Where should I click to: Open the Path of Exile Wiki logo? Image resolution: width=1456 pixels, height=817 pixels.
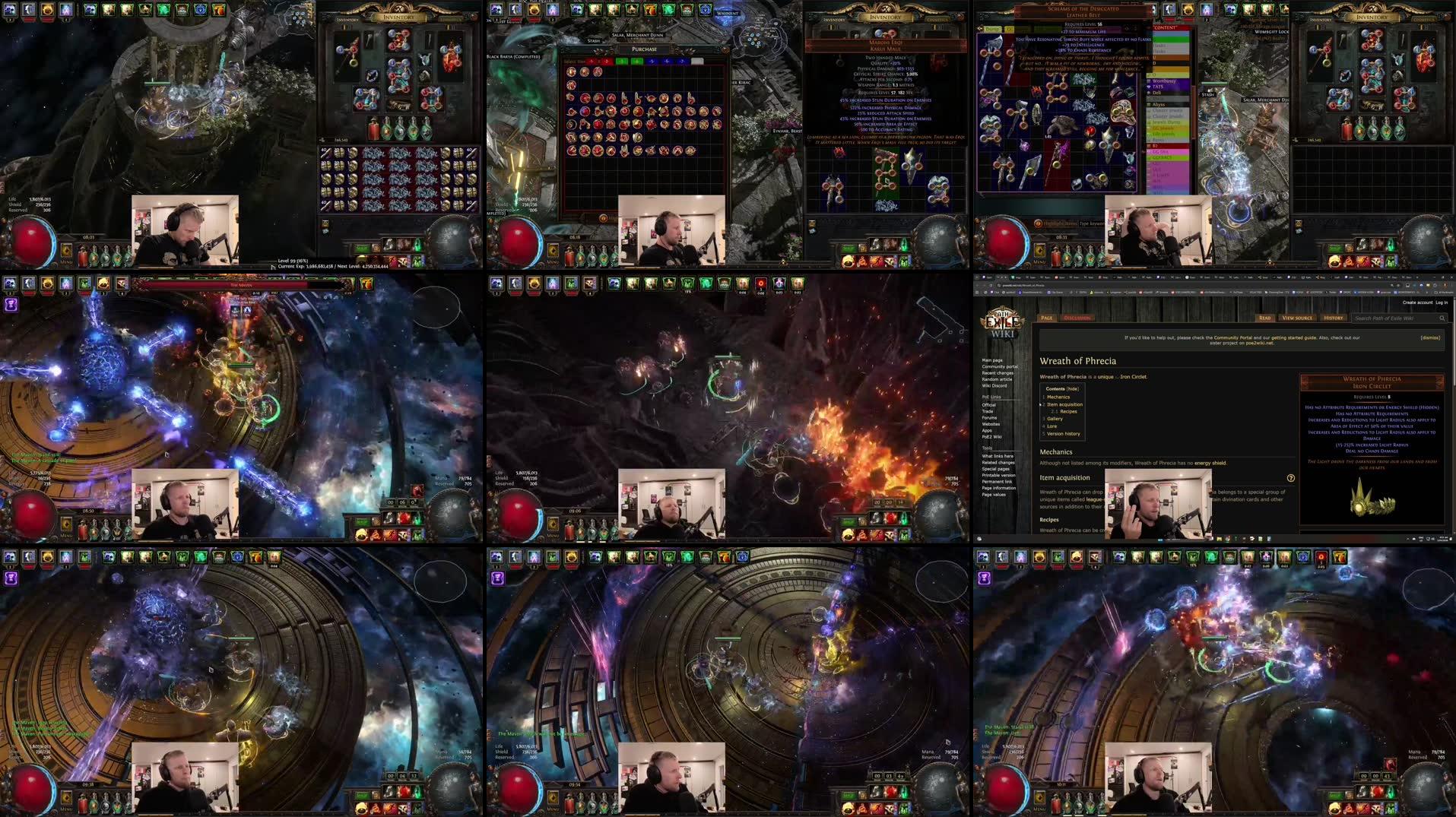[x=1001, y=321]
